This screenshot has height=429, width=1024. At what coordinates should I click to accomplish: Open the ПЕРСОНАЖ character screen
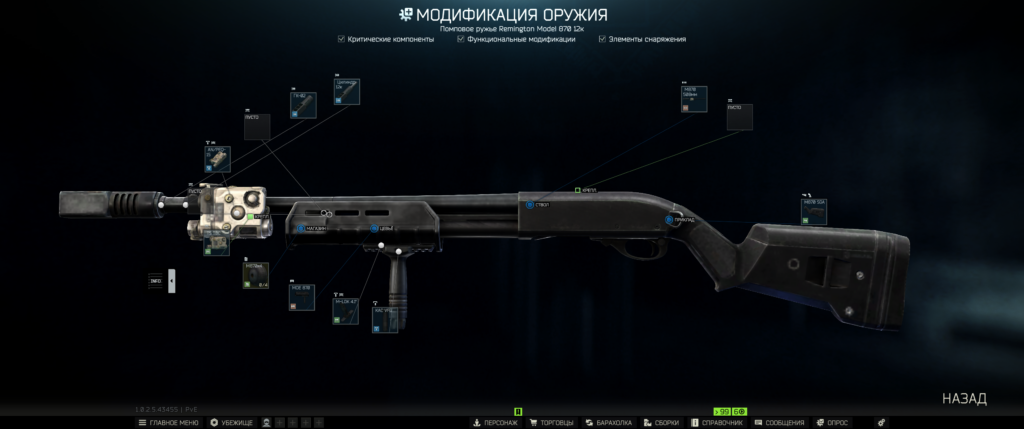(494, 423)
